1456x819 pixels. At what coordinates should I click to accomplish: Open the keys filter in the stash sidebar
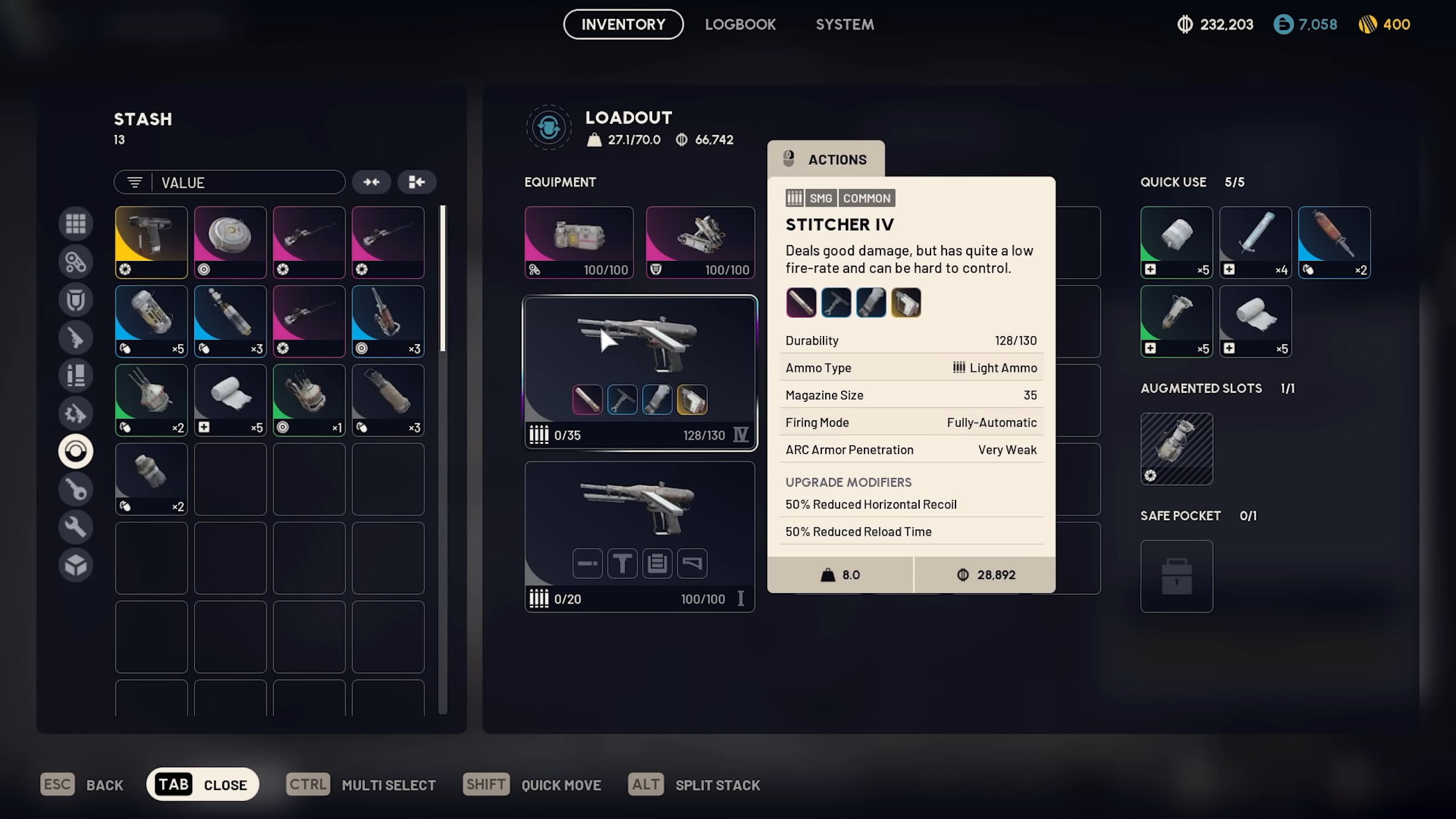76,489
